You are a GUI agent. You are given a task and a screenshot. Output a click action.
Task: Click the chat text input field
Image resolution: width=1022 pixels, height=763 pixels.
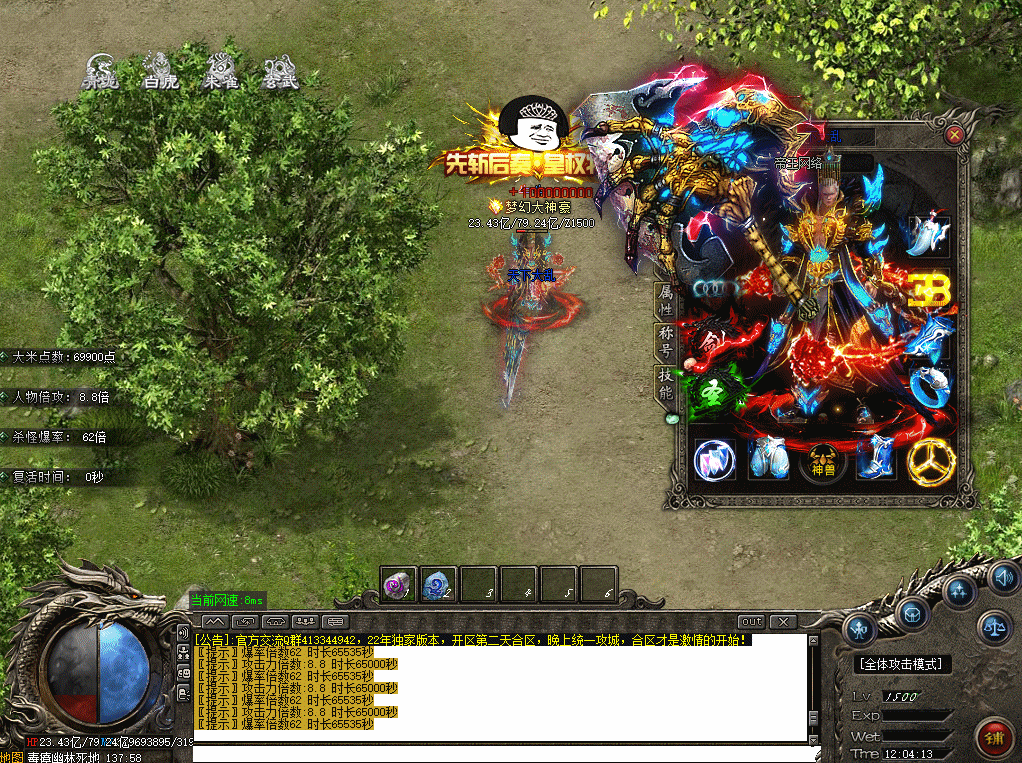(500, 754)
